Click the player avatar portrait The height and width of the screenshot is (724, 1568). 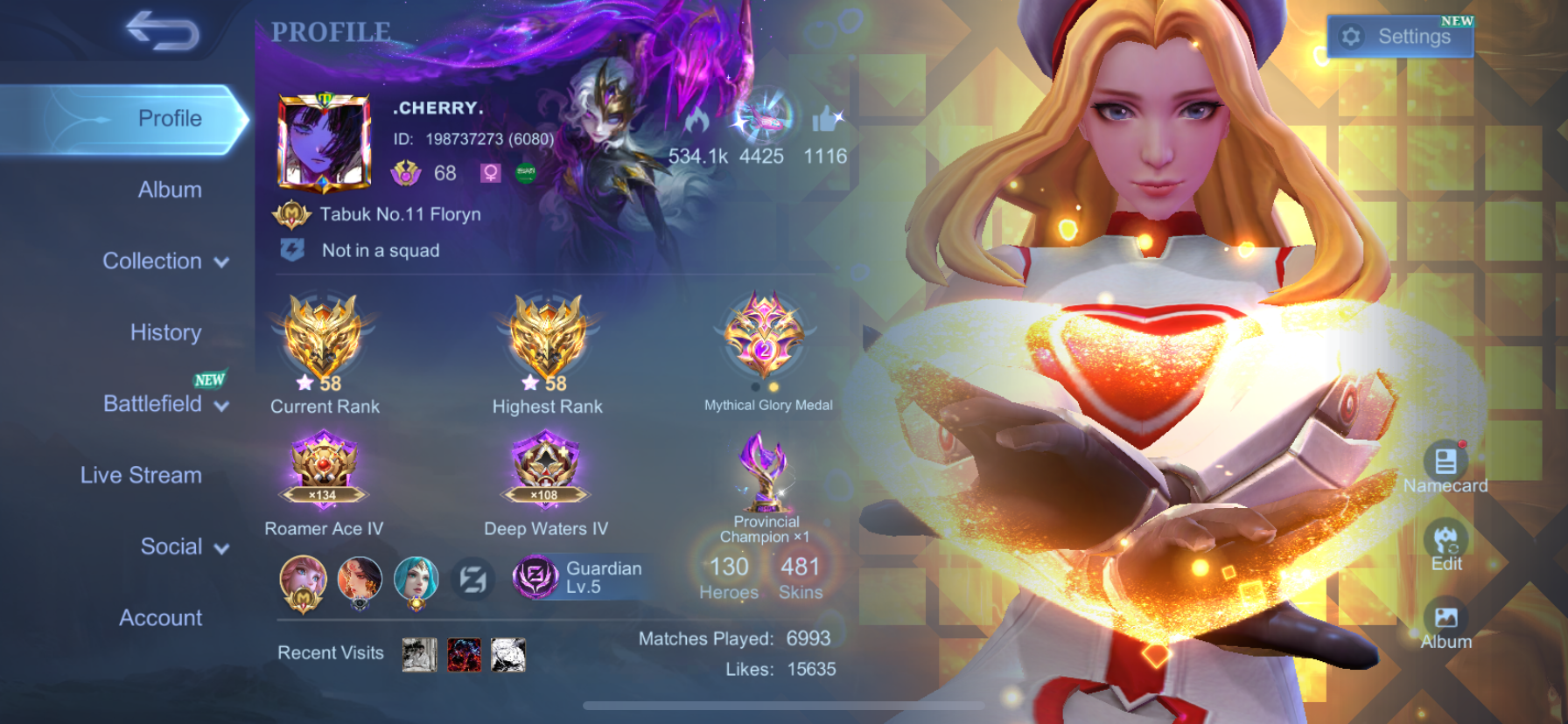[324, 142]
